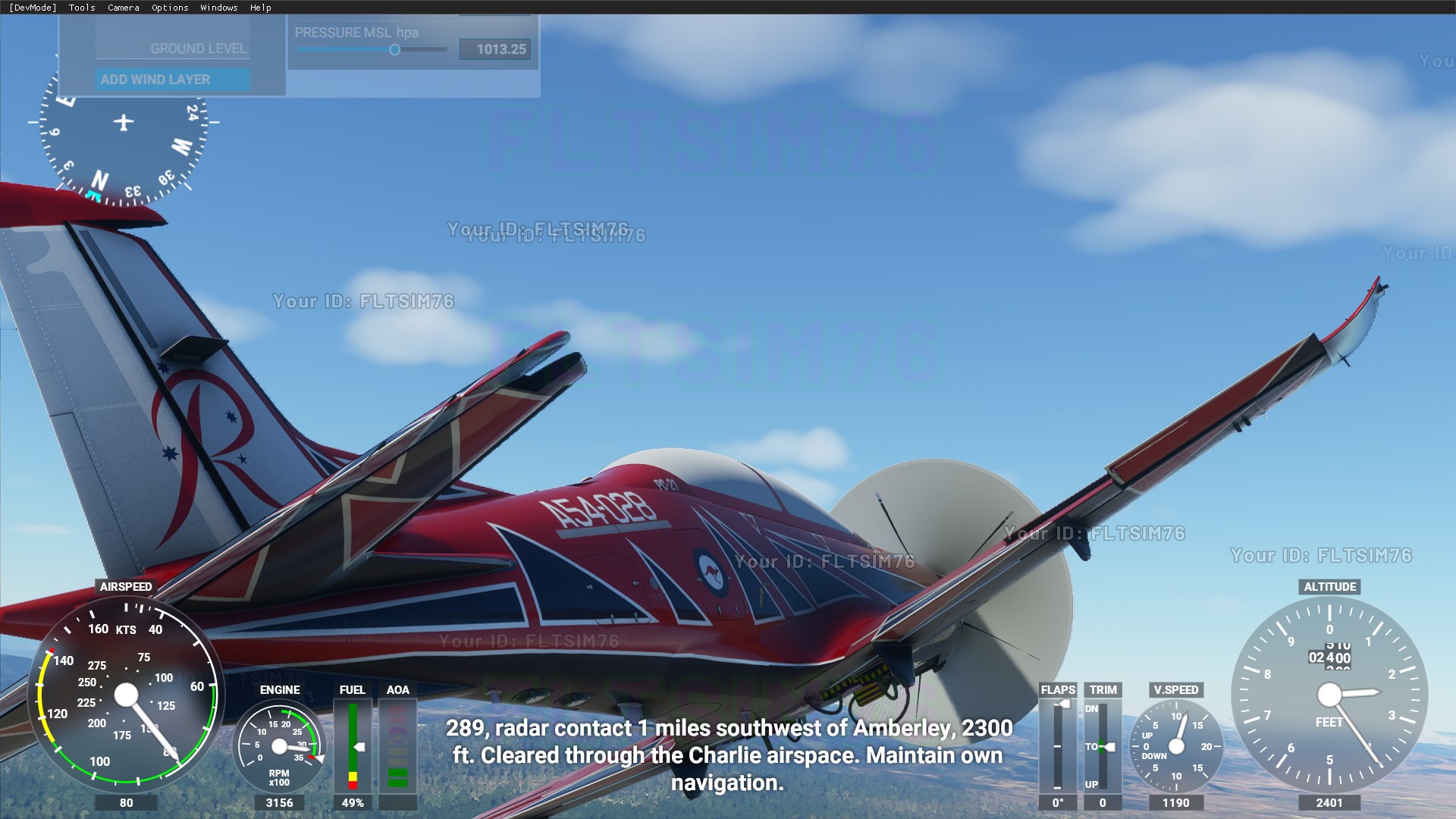Image resolution: width=1456 pixels, height=819 pixels.
Task: Select the ENGINE RPM gauge
Action: pos(281,747)
